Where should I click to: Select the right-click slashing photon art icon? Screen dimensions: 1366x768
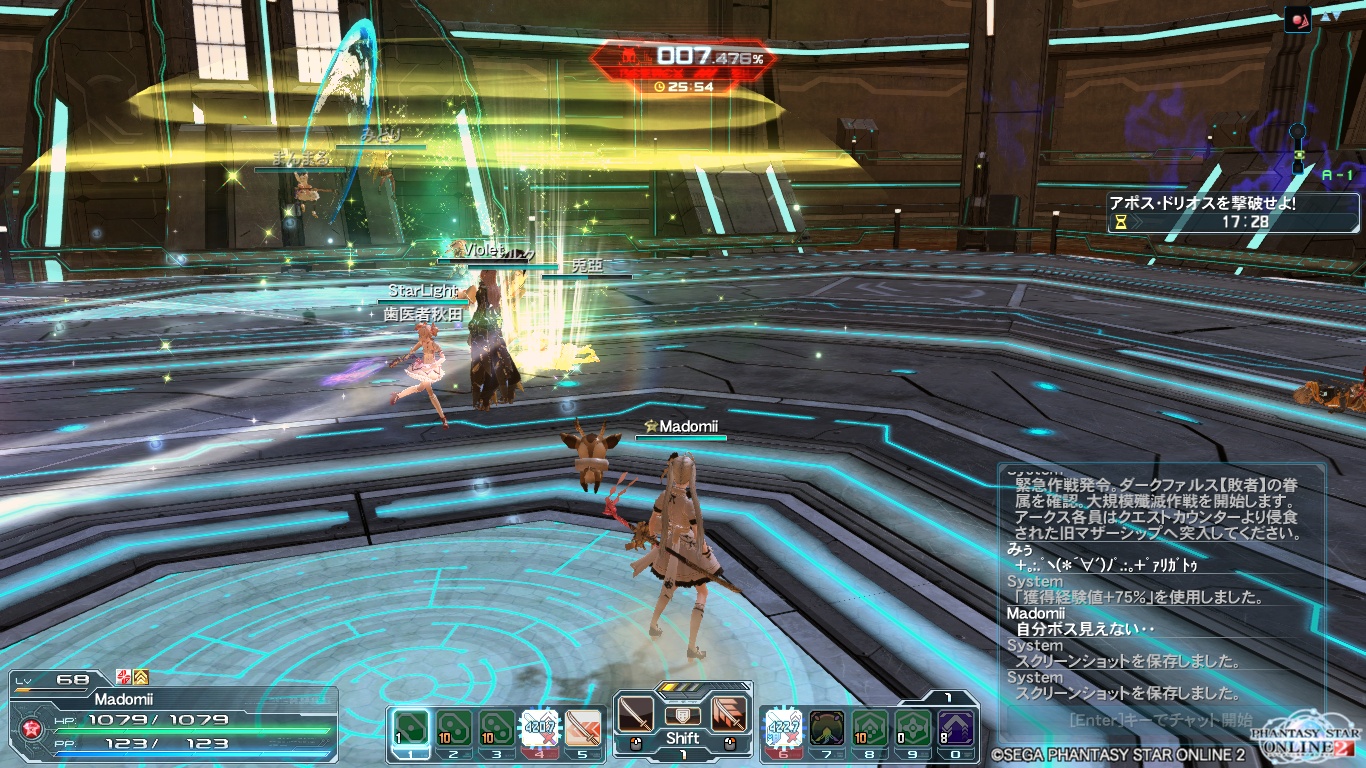click(x=730, y=715)
